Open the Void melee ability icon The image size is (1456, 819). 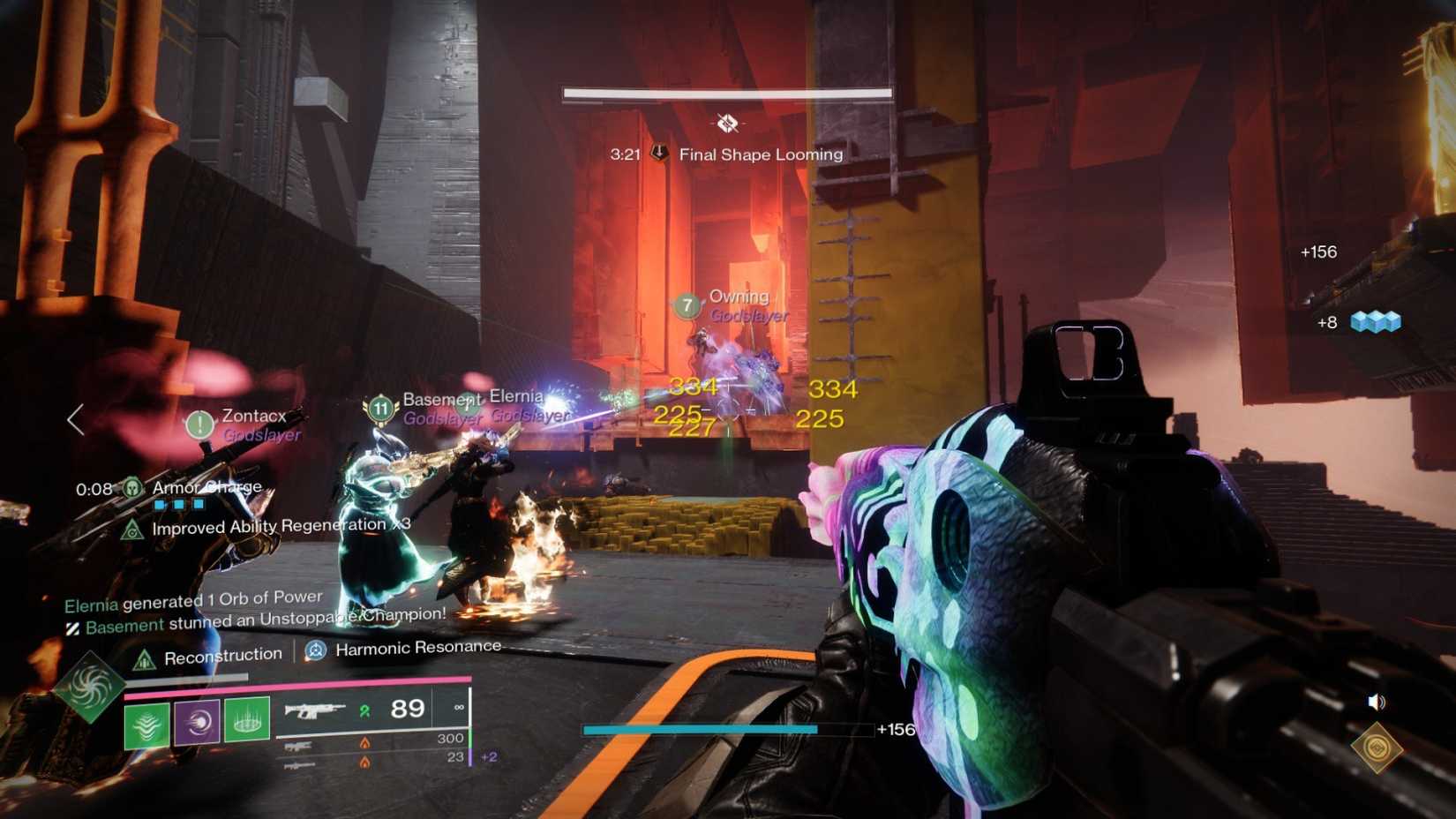click(196, 721)
